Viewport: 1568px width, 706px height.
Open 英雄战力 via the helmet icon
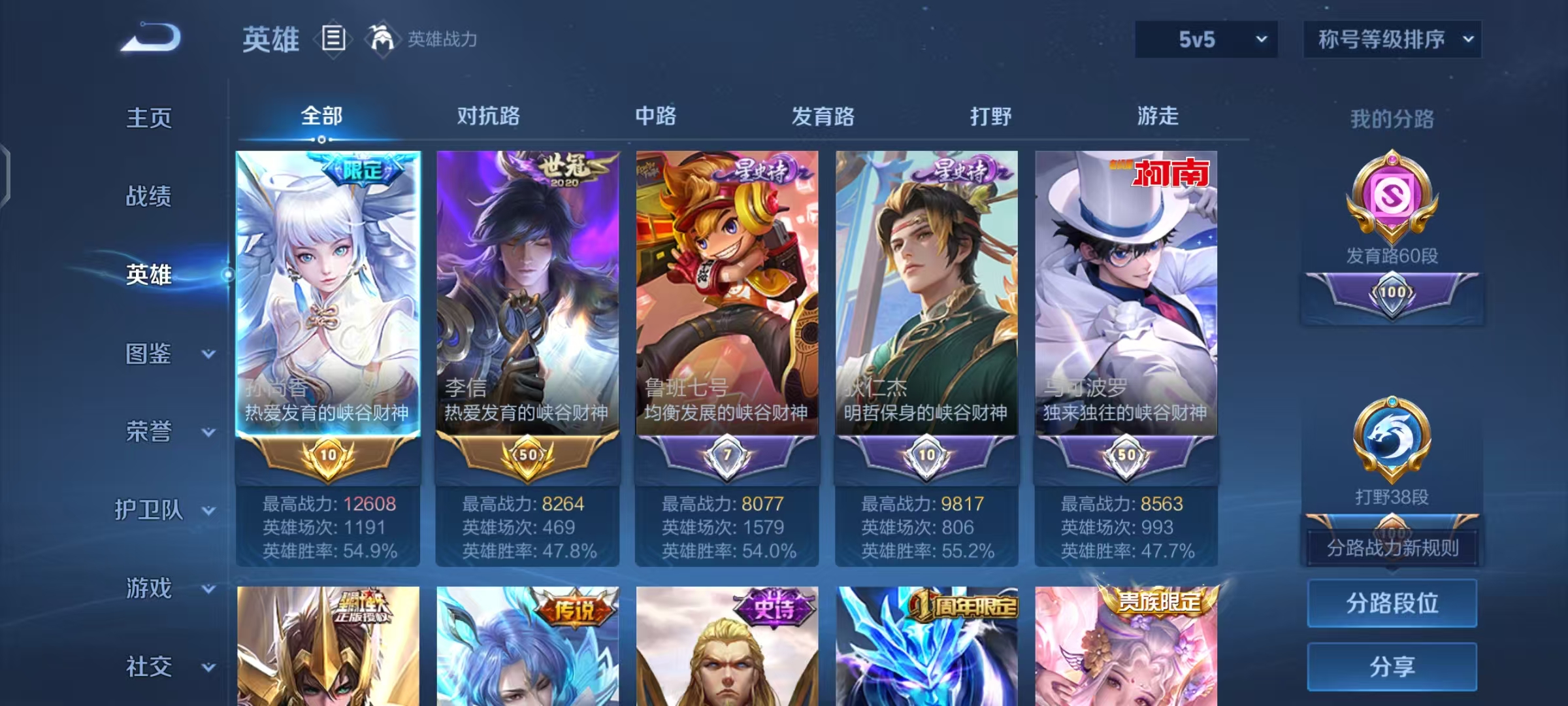[382, 39]
